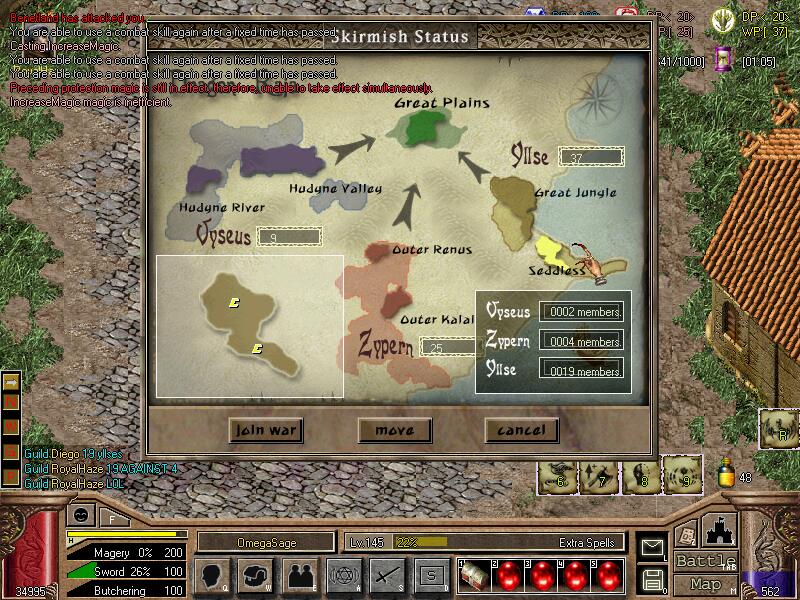Select the green Great Plains region
This screenshot has width=800, height=600.
pos(427,127)
